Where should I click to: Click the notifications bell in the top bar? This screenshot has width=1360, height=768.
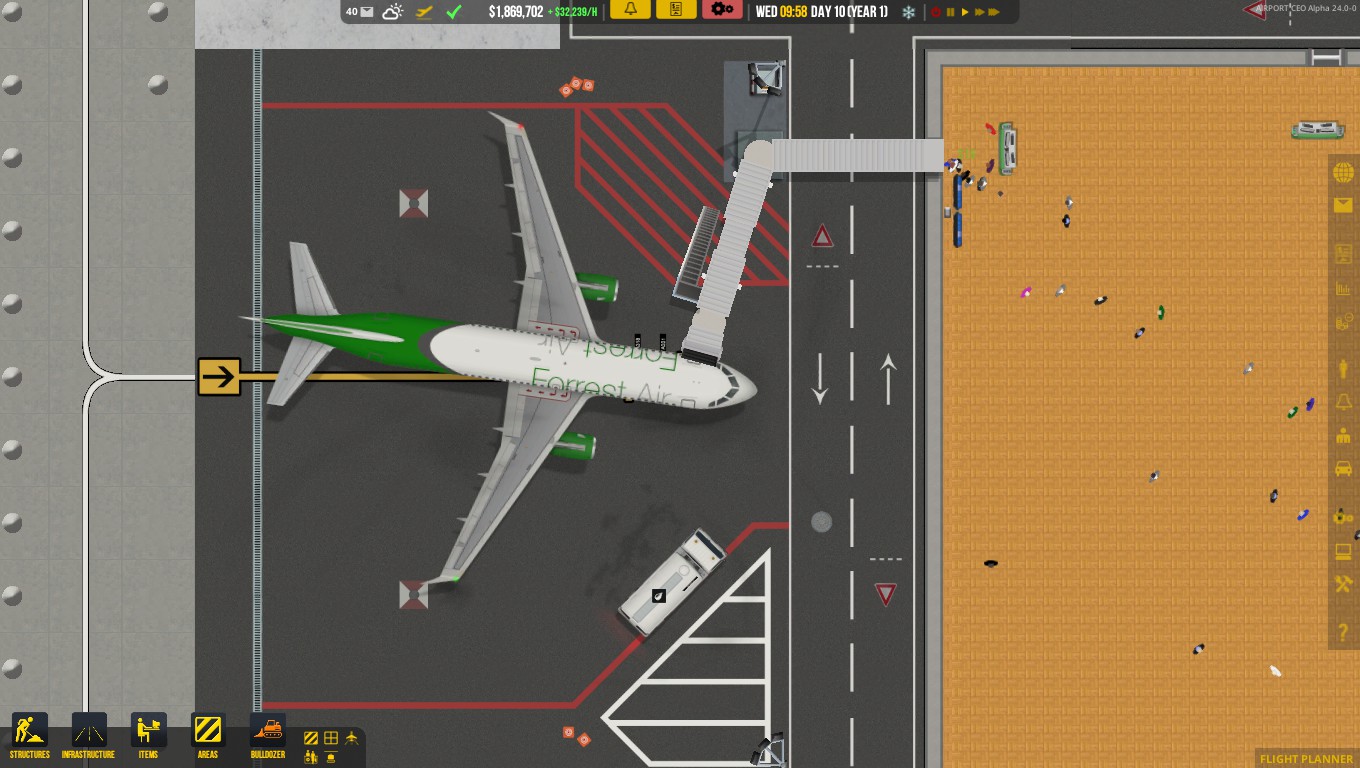629,9
